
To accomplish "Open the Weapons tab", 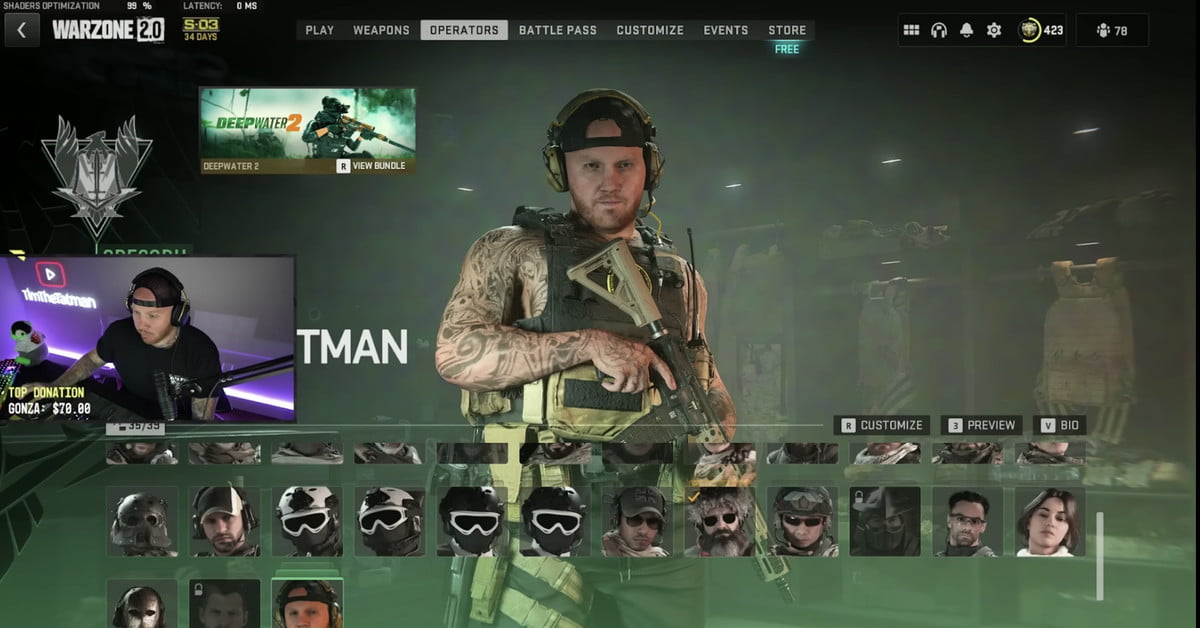I will point(381,30).
